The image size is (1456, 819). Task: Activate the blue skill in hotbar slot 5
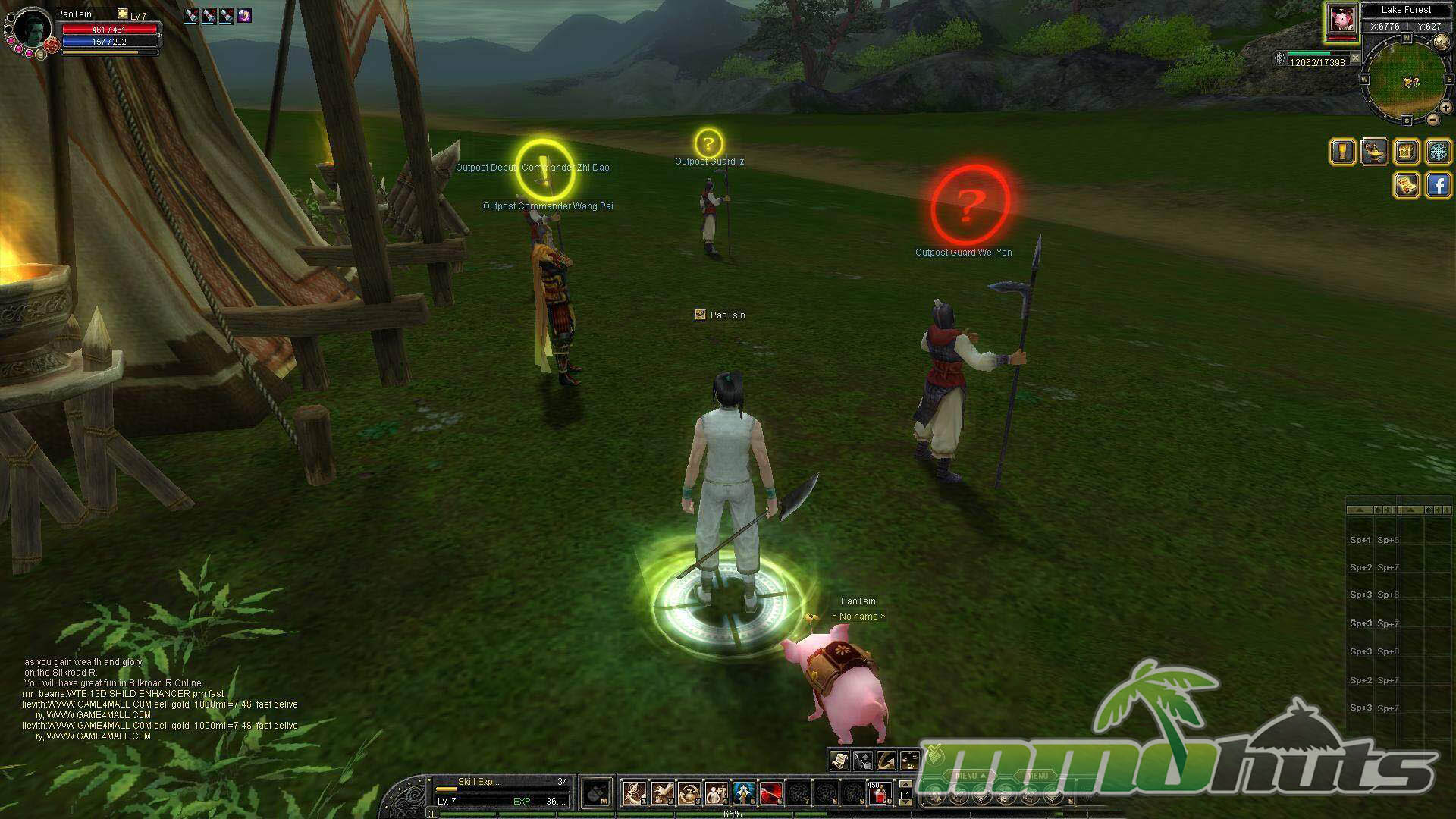[743, 793]
